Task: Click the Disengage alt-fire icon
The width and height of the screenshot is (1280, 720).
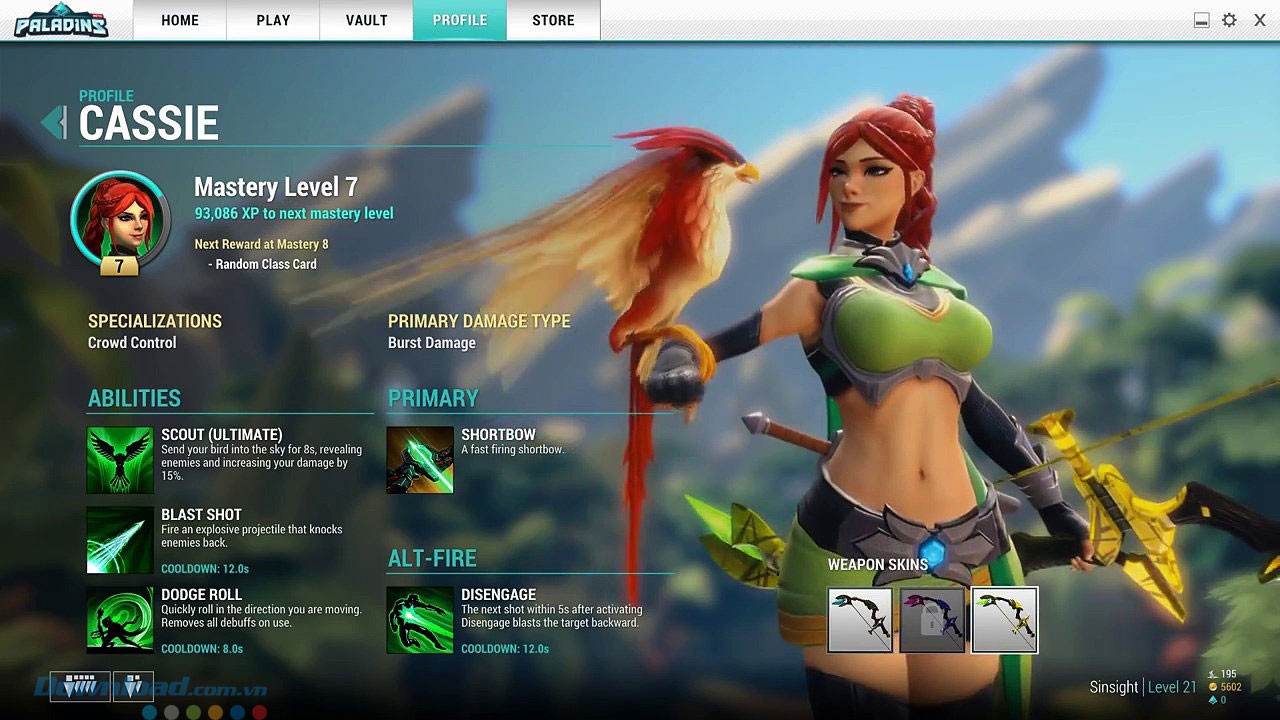Action: (420, 620)
